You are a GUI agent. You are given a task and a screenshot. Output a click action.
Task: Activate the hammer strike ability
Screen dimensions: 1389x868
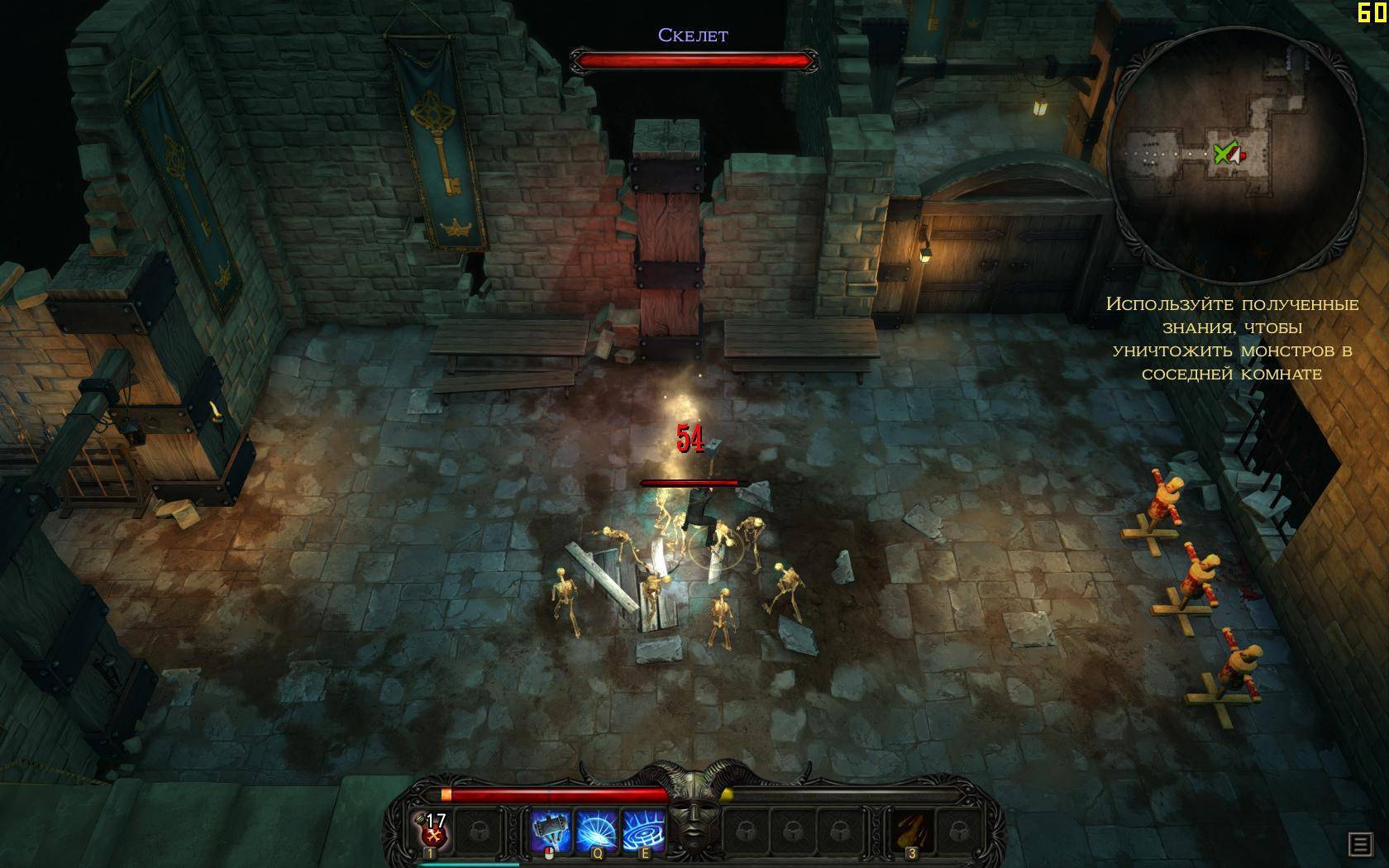[551, 829]
